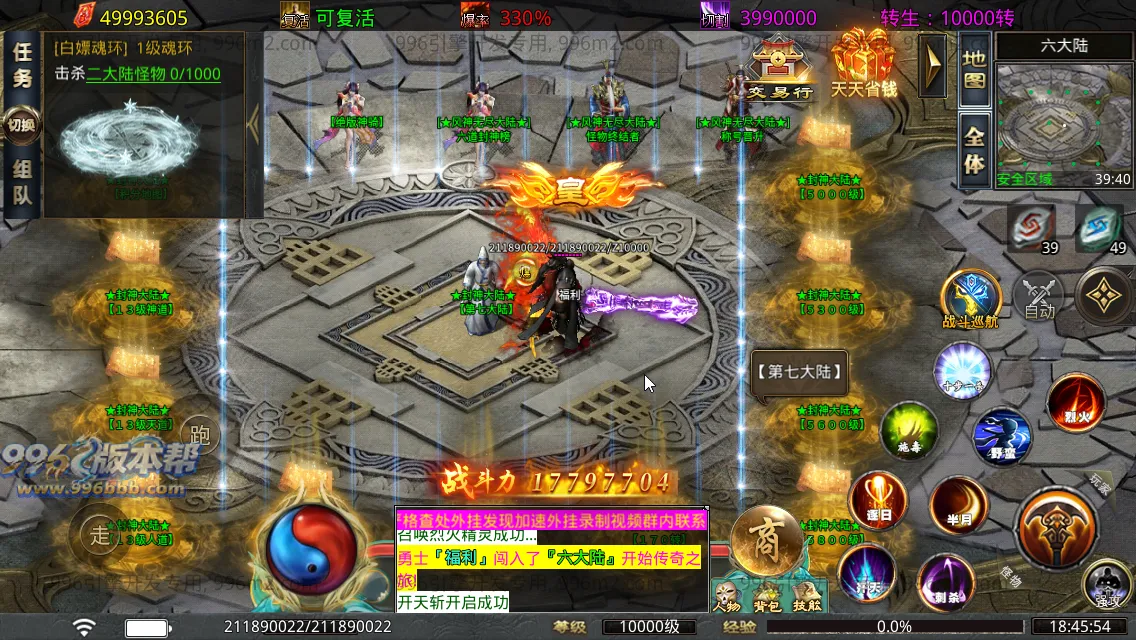Select the 全体 attack mode button
Image resolution: width=1136 pixels, height=640 pixels.
974,150
